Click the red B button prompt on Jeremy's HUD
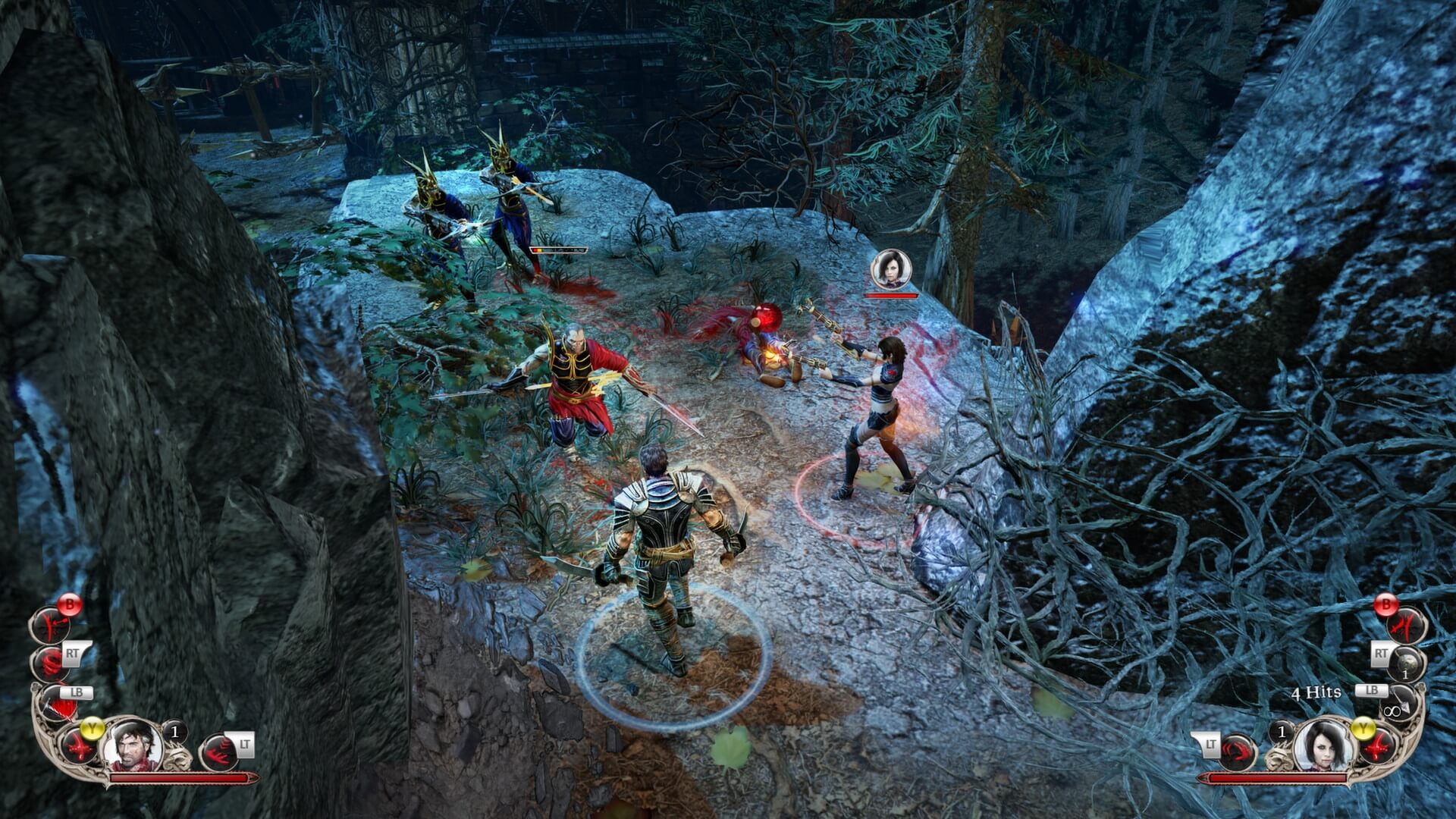Image resolution: width=1456 pixels, height=819 pixels. pyautogui.click(x=70, y=604)
